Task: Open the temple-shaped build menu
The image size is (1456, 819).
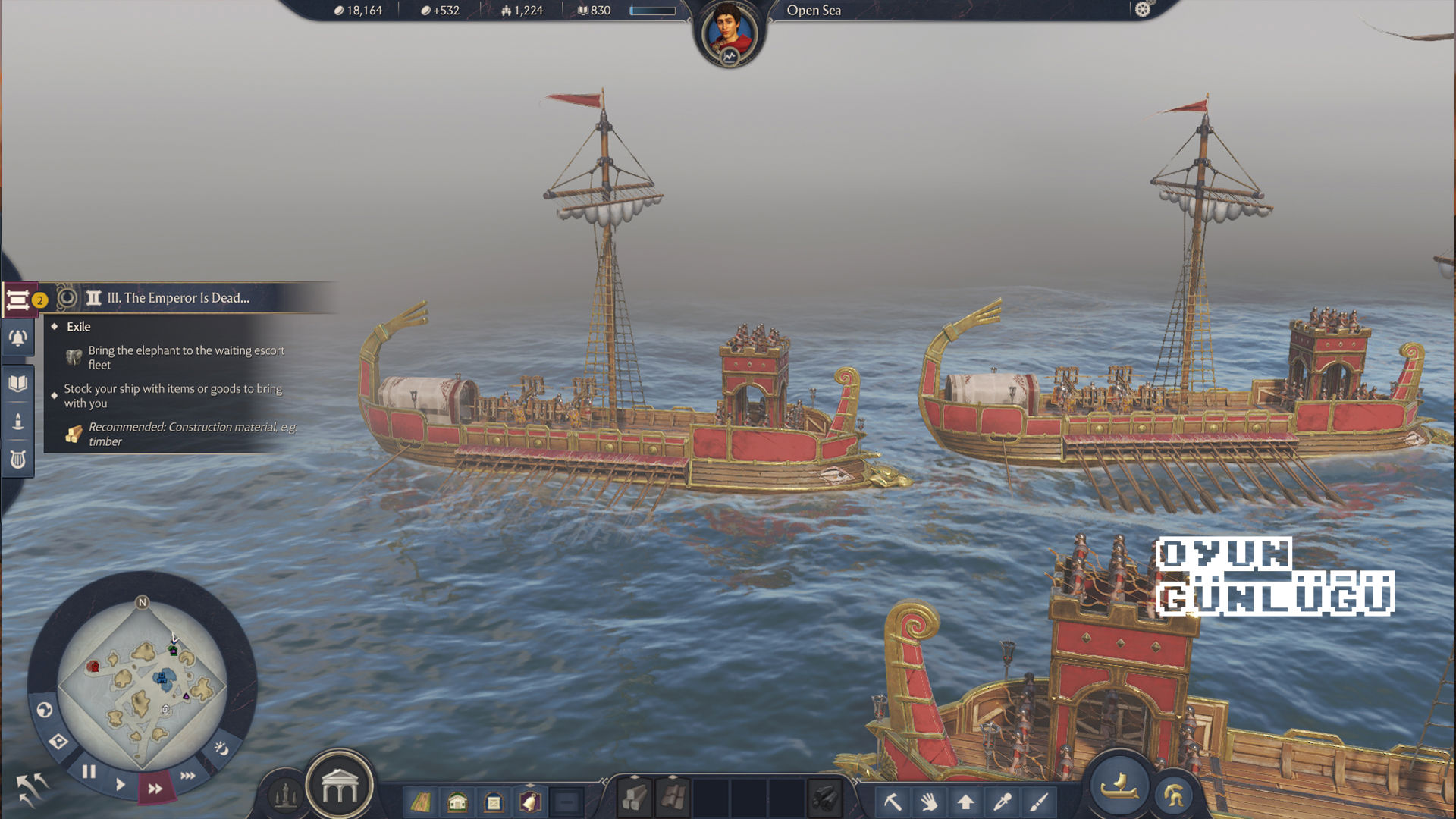Action: pos(339,787)
